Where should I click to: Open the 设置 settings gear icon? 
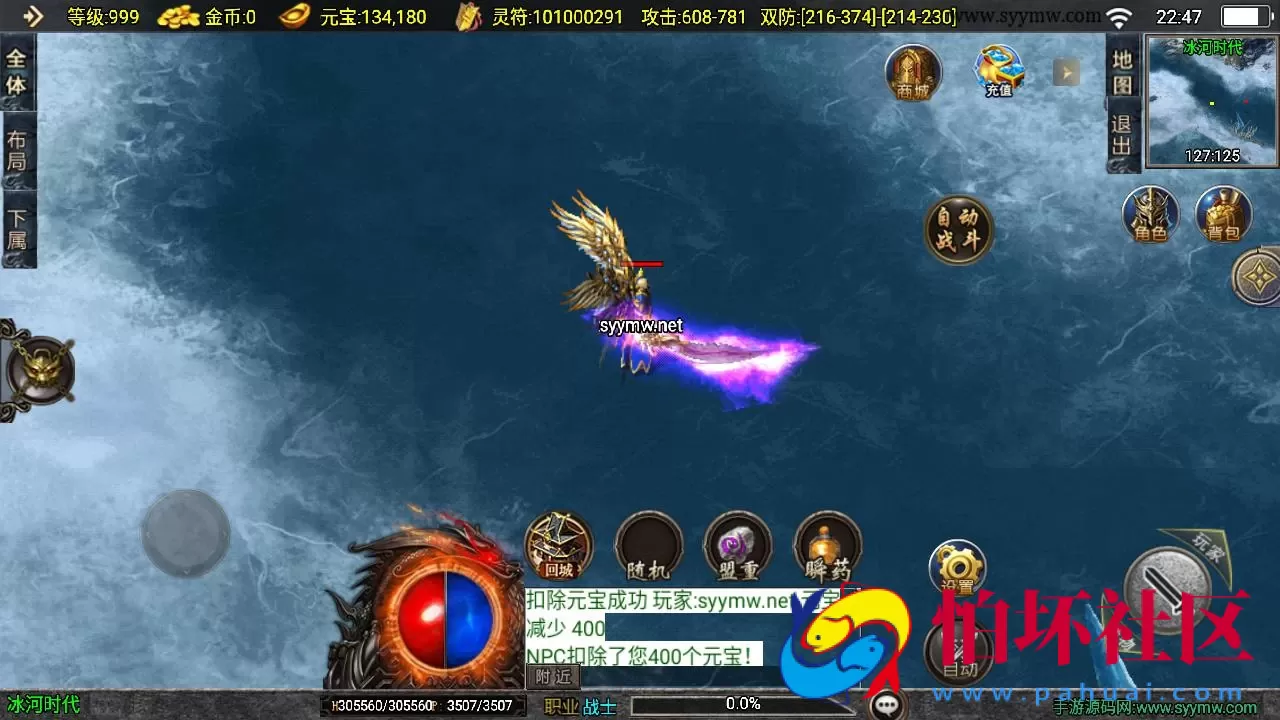tap(957, 567)
